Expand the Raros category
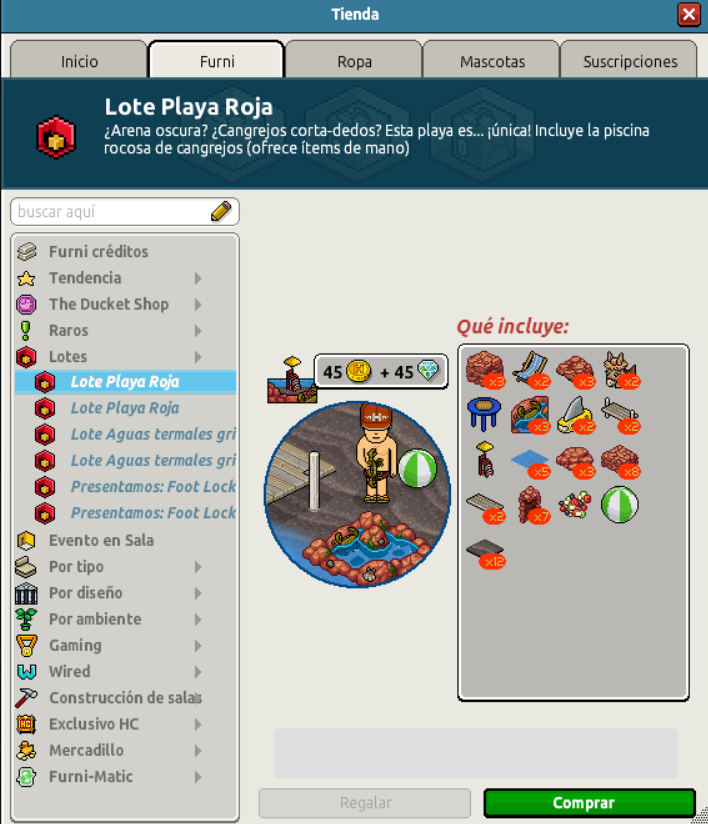Image resolution: width=708 pixels, height=824 pixels. tap(68, 330)
